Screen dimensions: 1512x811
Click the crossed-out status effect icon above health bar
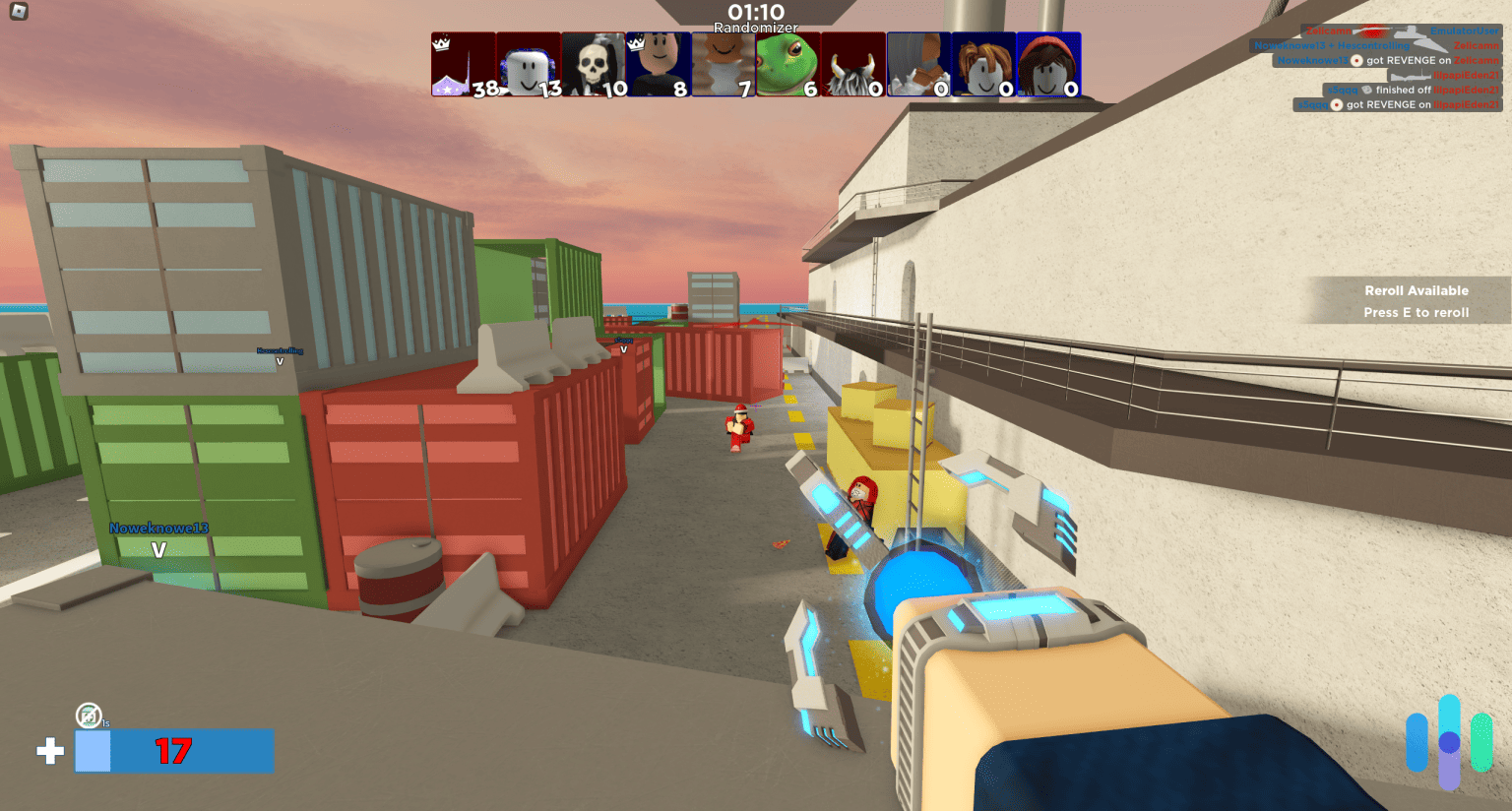pyautogui.click(x=90, y=717)
